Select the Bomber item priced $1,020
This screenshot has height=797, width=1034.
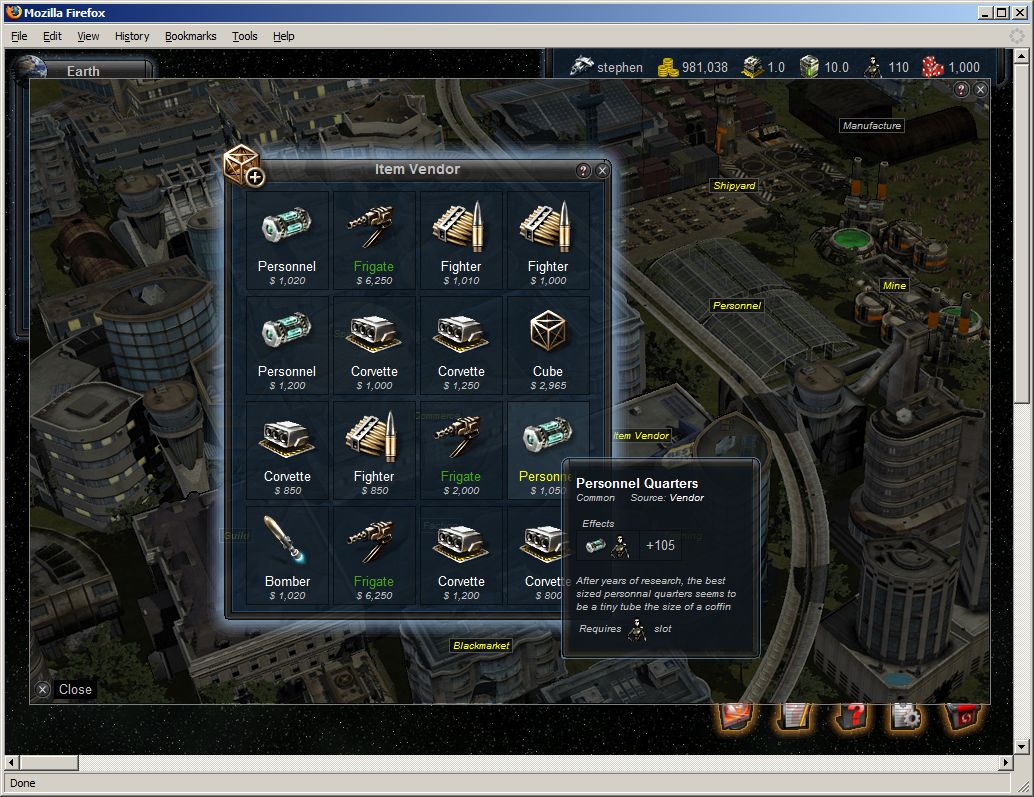[287, 556]
